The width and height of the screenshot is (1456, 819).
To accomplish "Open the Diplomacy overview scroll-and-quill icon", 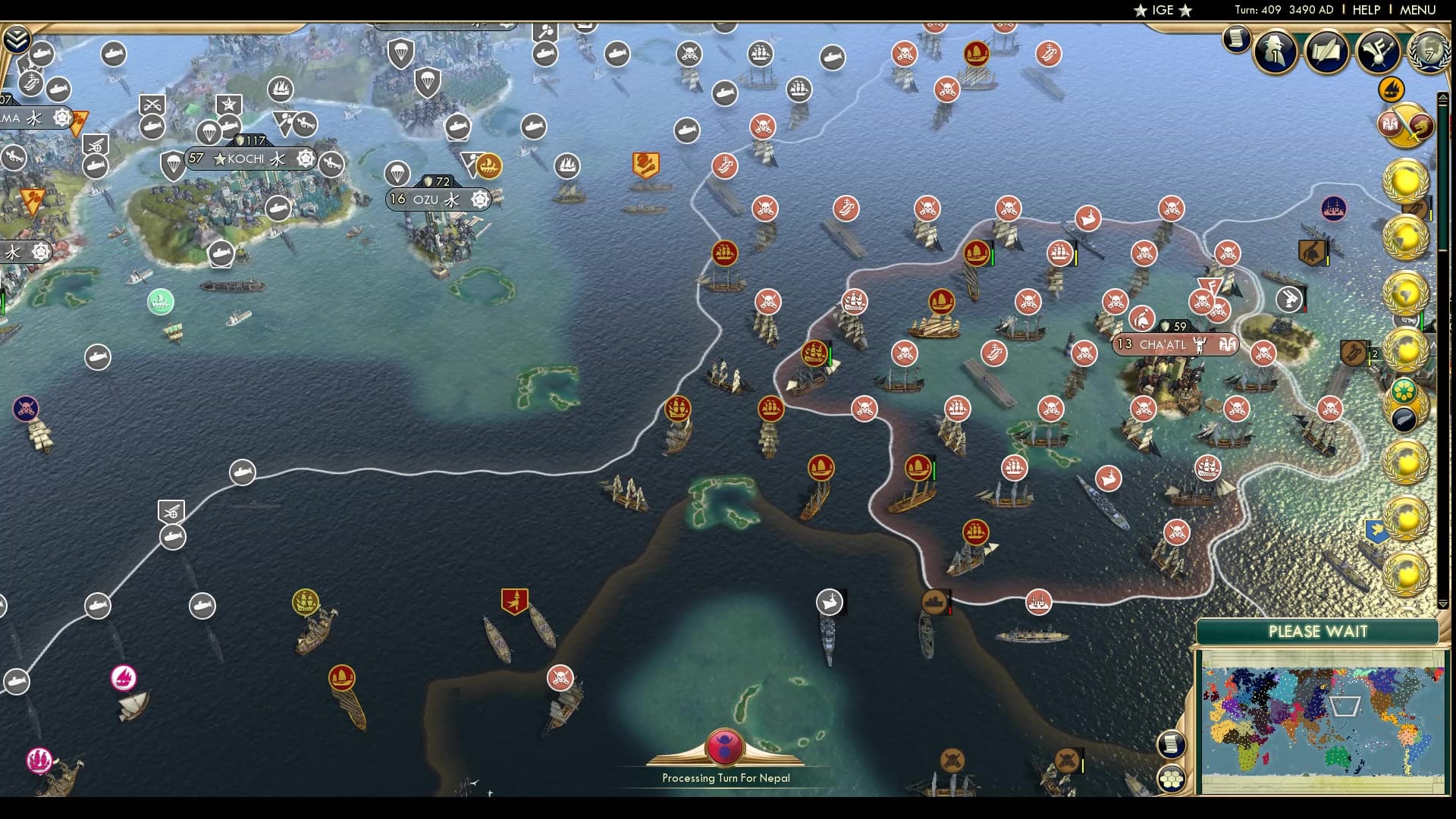I will coord(1326,53).
